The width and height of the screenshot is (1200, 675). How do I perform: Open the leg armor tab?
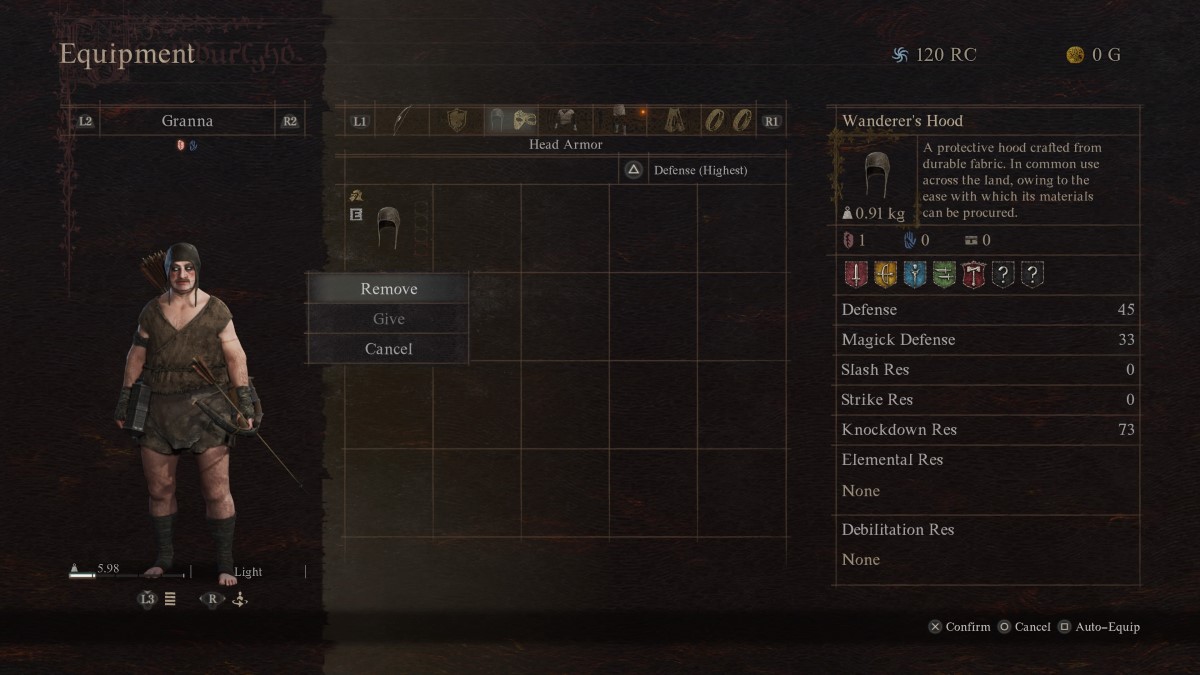click(620, 121)
